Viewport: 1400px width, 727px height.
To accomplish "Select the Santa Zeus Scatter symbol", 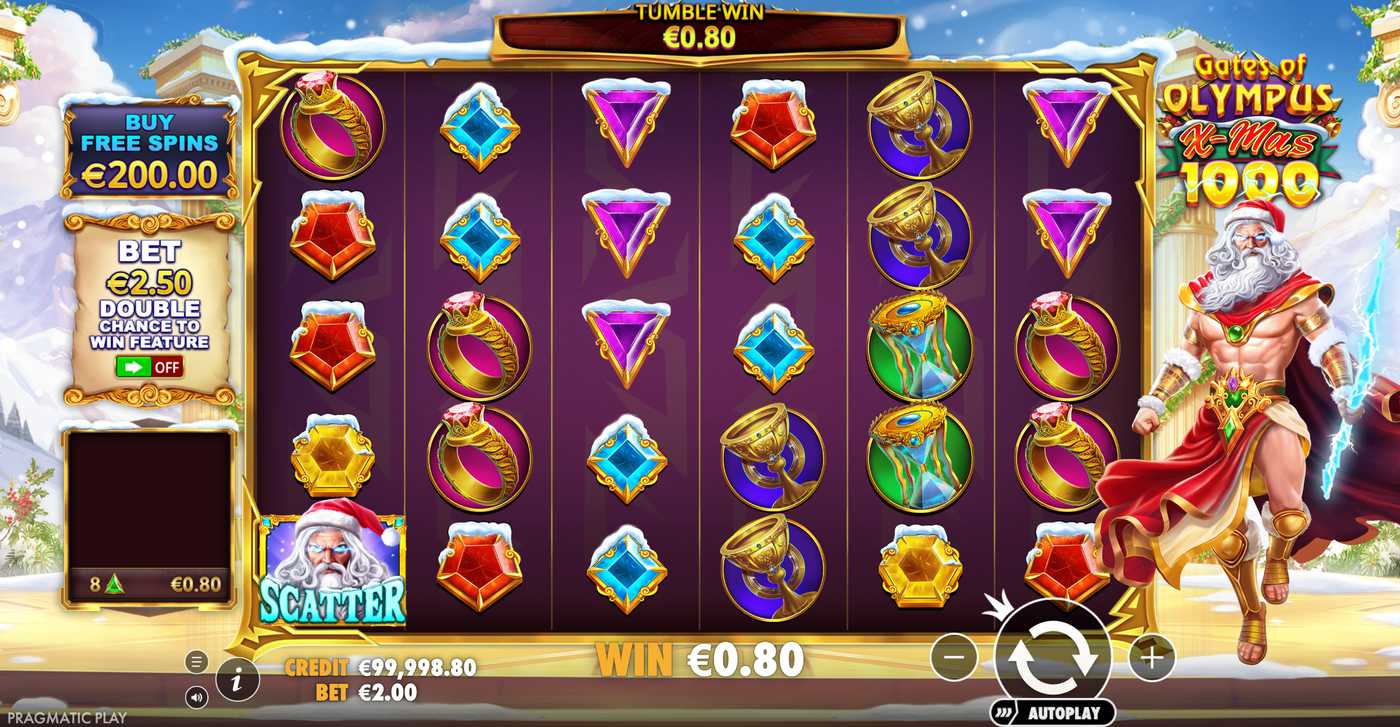I will [335, 570].
